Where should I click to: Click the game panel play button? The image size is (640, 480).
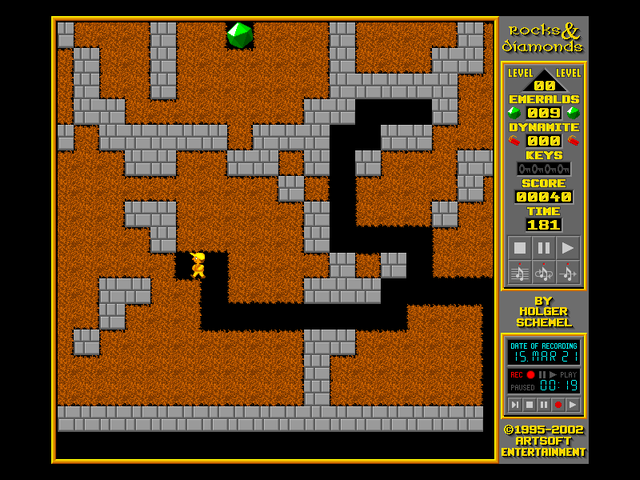click(567, 248)
